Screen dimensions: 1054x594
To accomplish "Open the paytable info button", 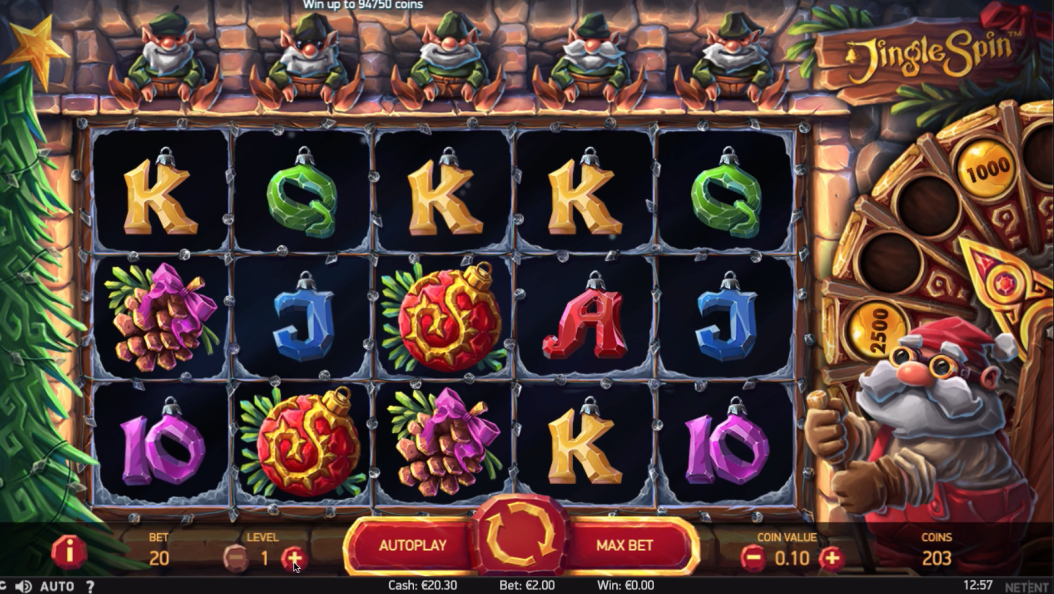I will [69, 551].
